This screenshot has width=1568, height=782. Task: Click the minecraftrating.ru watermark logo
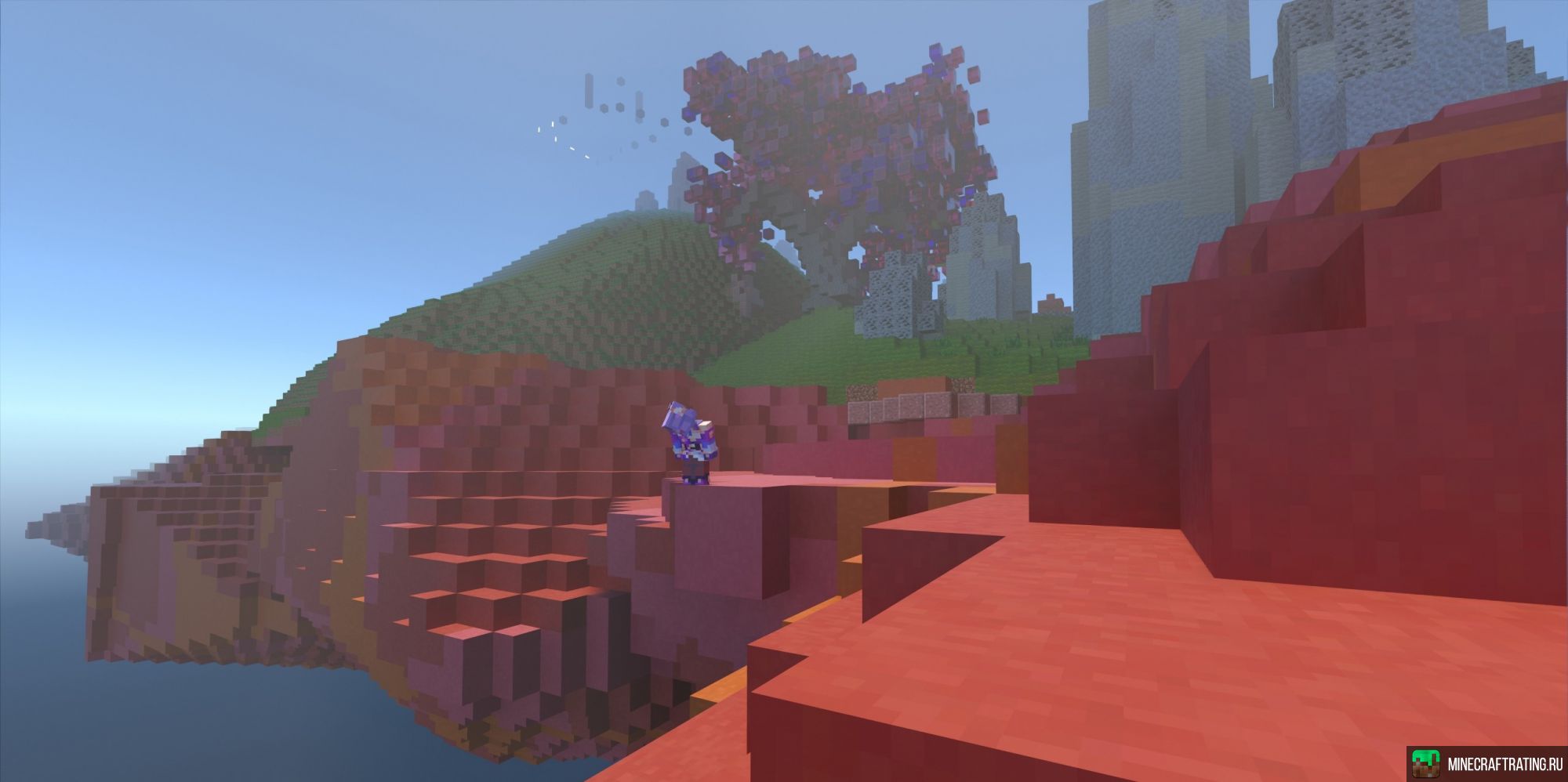point(1426,764)
